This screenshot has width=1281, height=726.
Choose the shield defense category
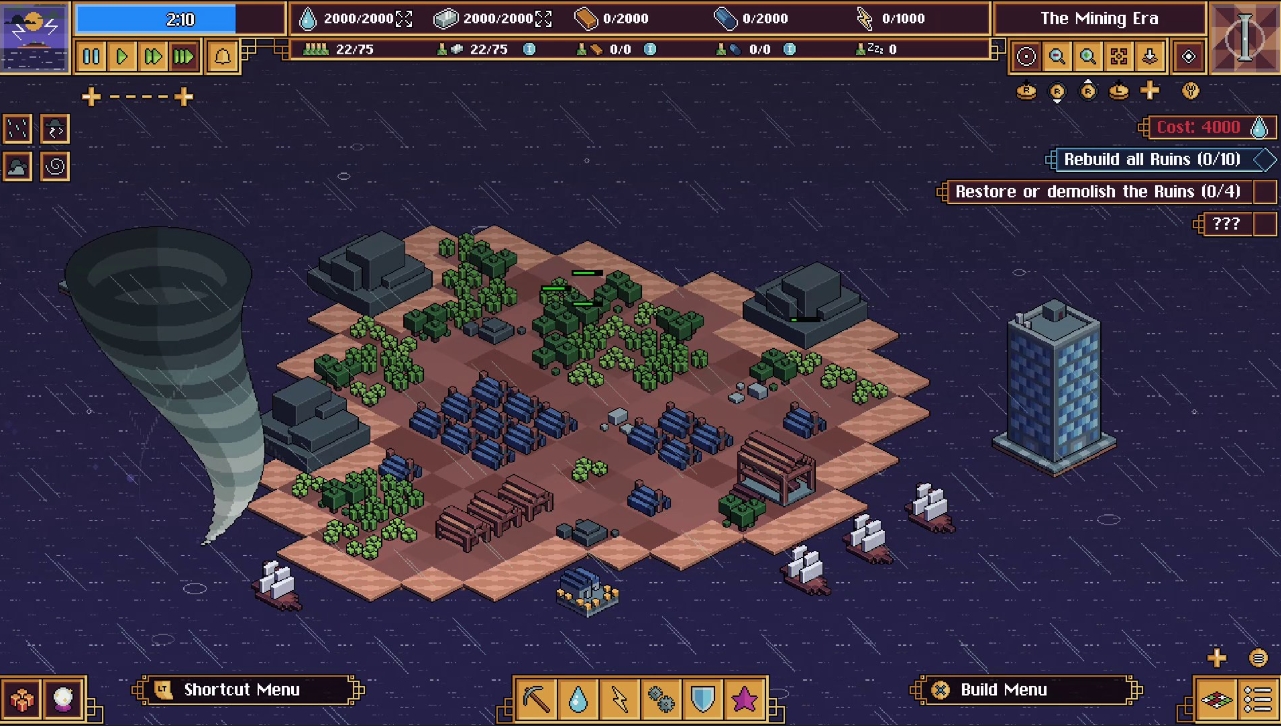(703, 698)
